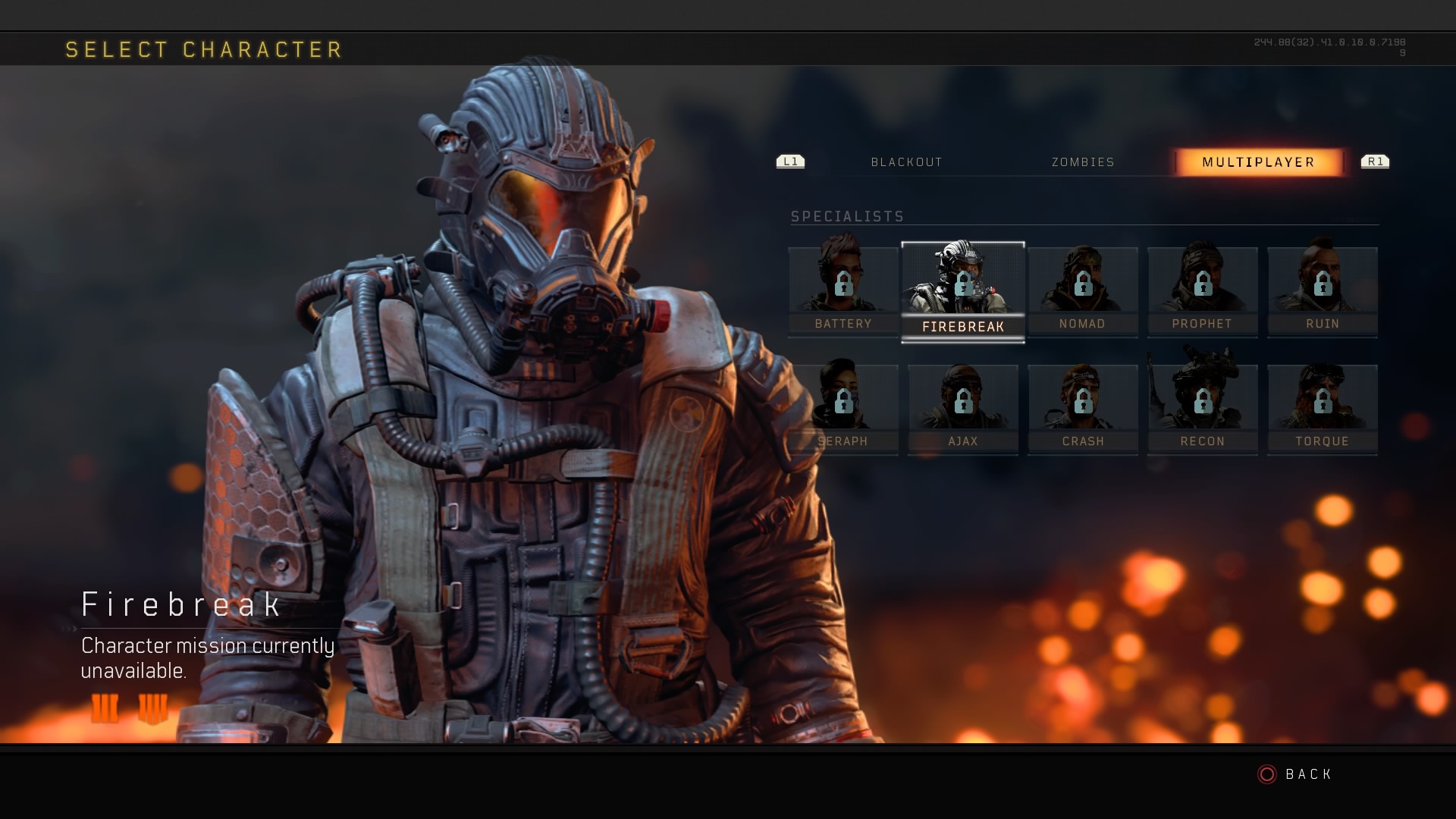Choose the Prophet specialist tile
This screenshot has height=819, width=1456.
pyautogui.click(x=1203, y=291)
